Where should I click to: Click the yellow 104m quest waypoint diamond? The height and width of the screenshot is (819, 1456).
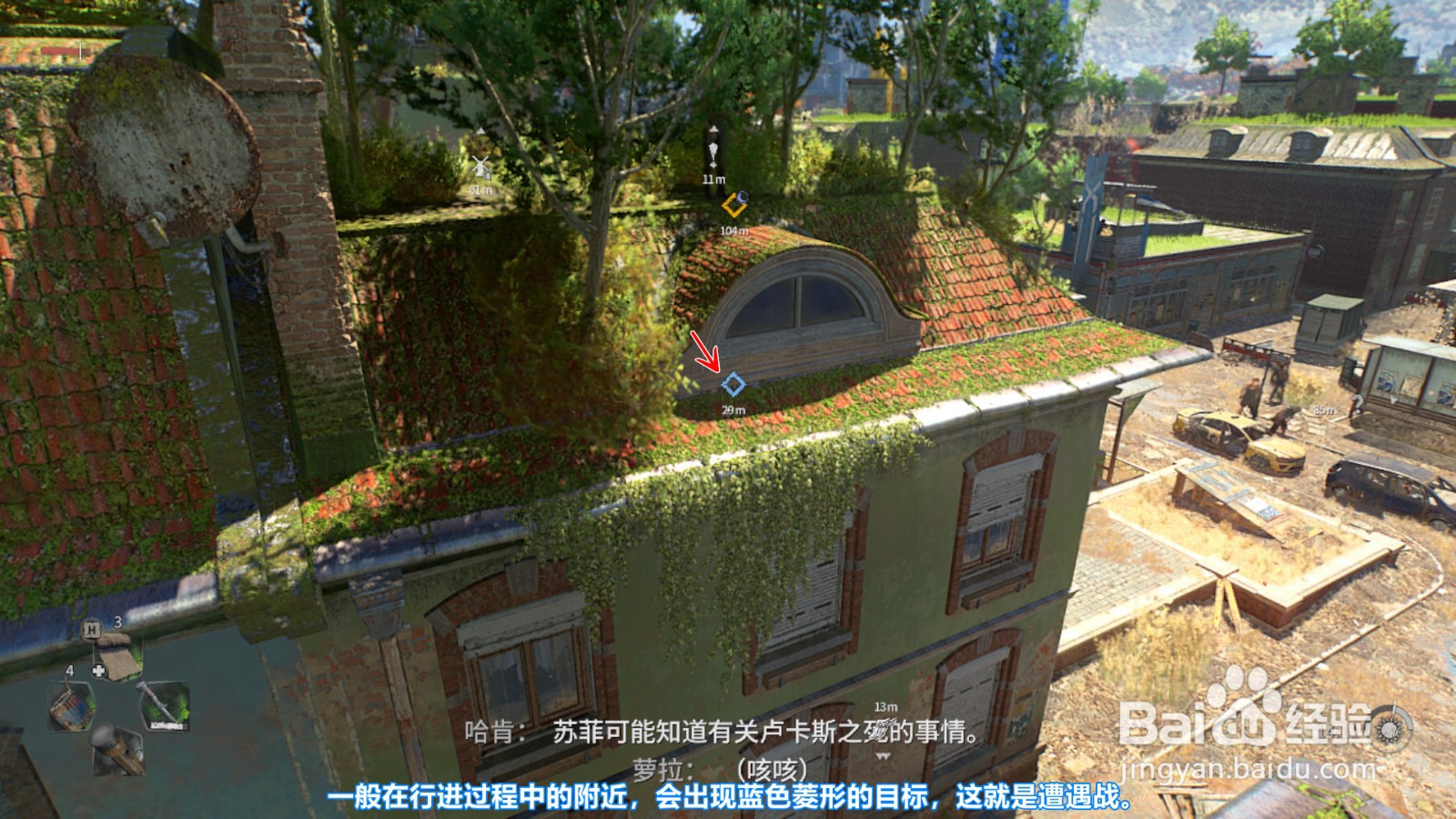tap(733, 206)
